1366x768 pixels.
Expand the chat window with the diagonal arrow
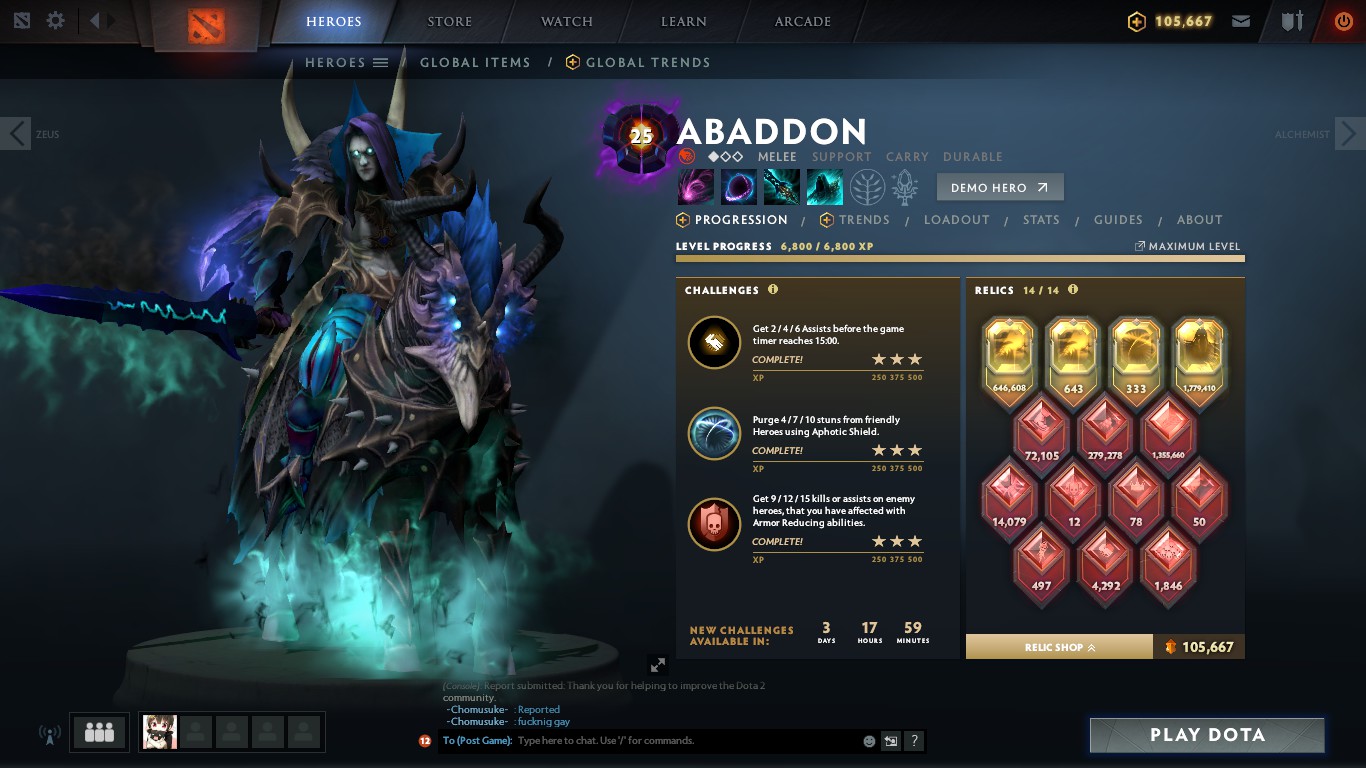[658, 664]
